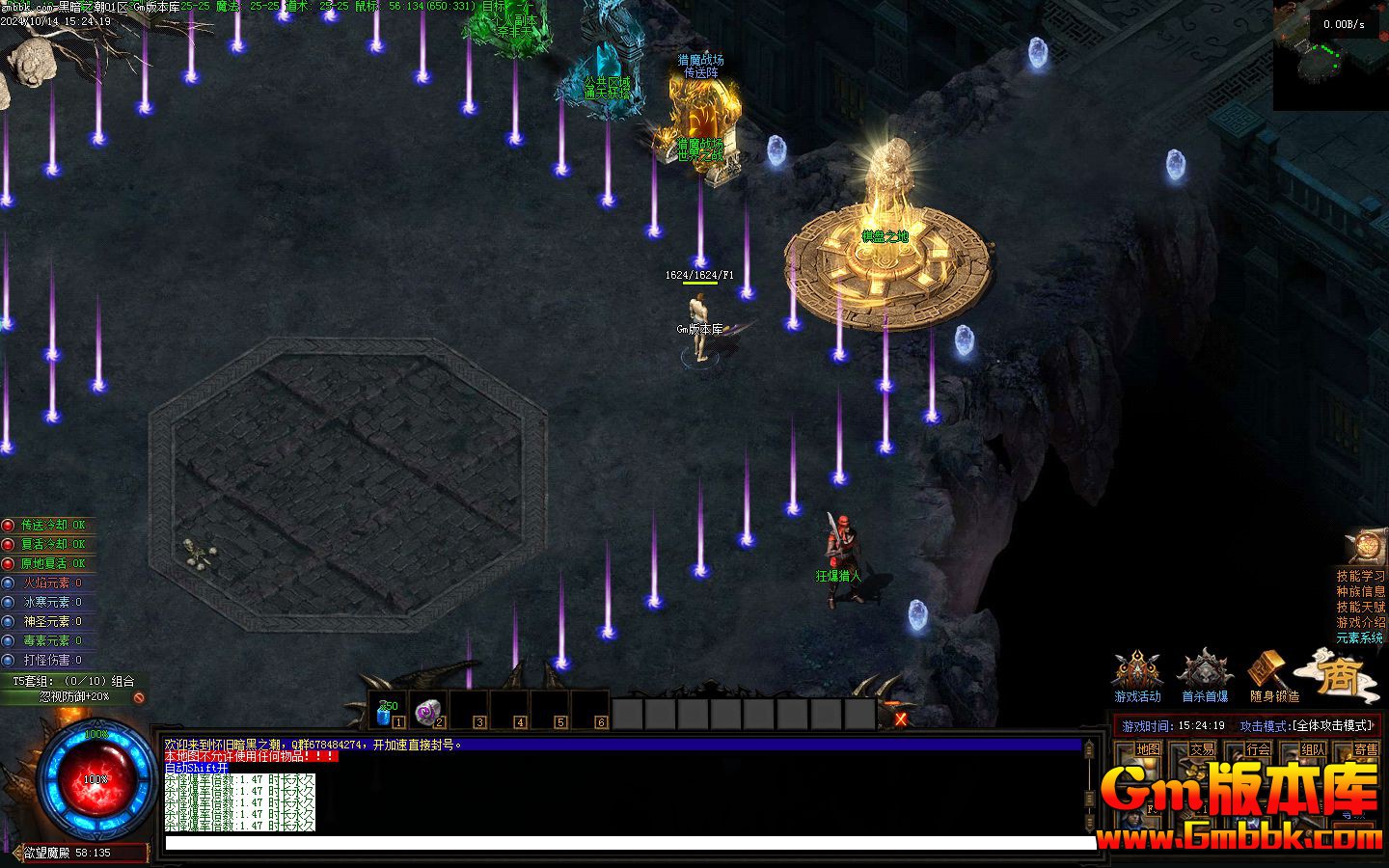Open the 行会 guild button

pyautogui.click(x=1258, y=749)
